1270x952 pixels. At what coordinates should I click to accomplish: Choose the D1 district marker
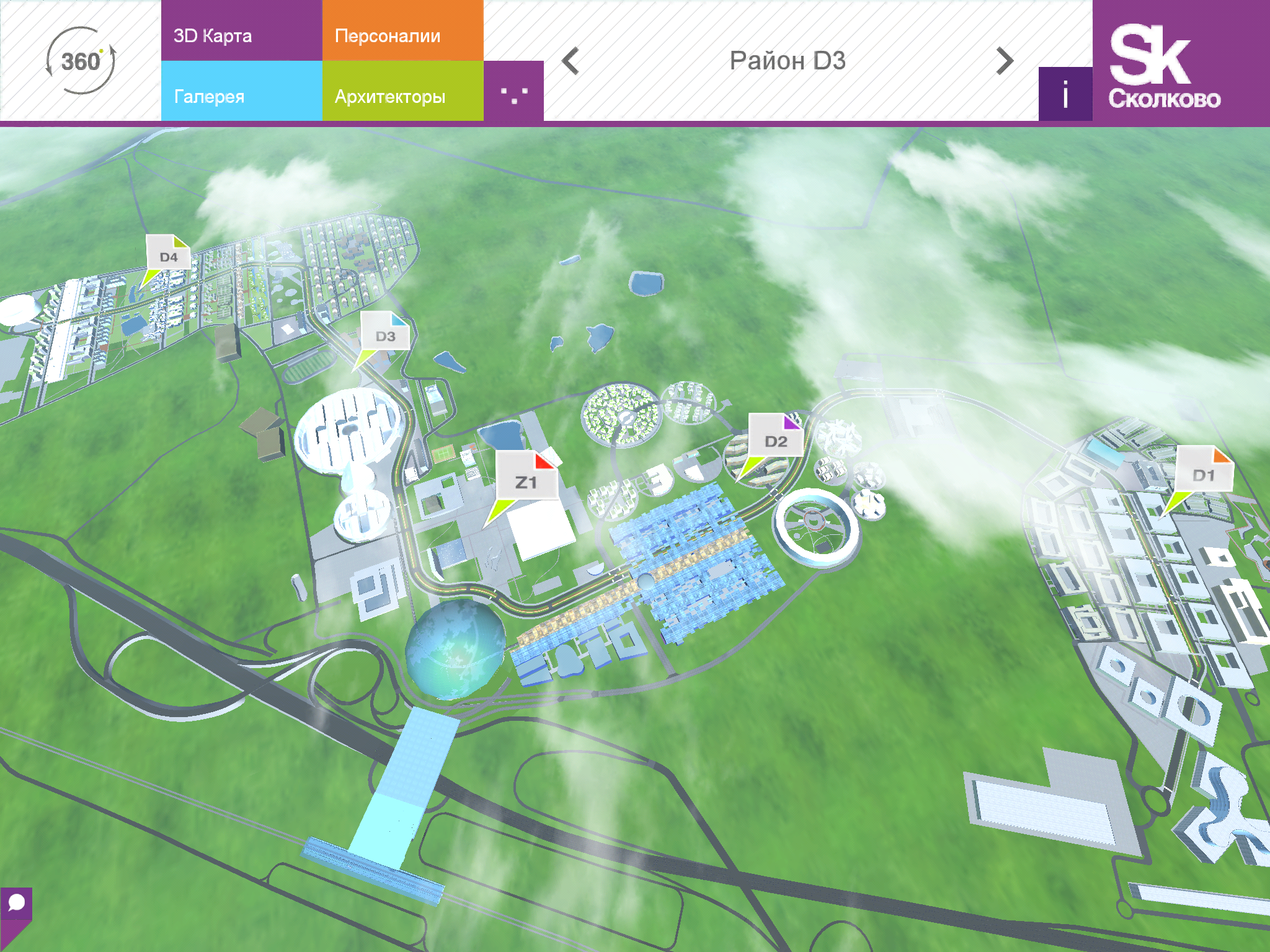[x=1203, y=474]
